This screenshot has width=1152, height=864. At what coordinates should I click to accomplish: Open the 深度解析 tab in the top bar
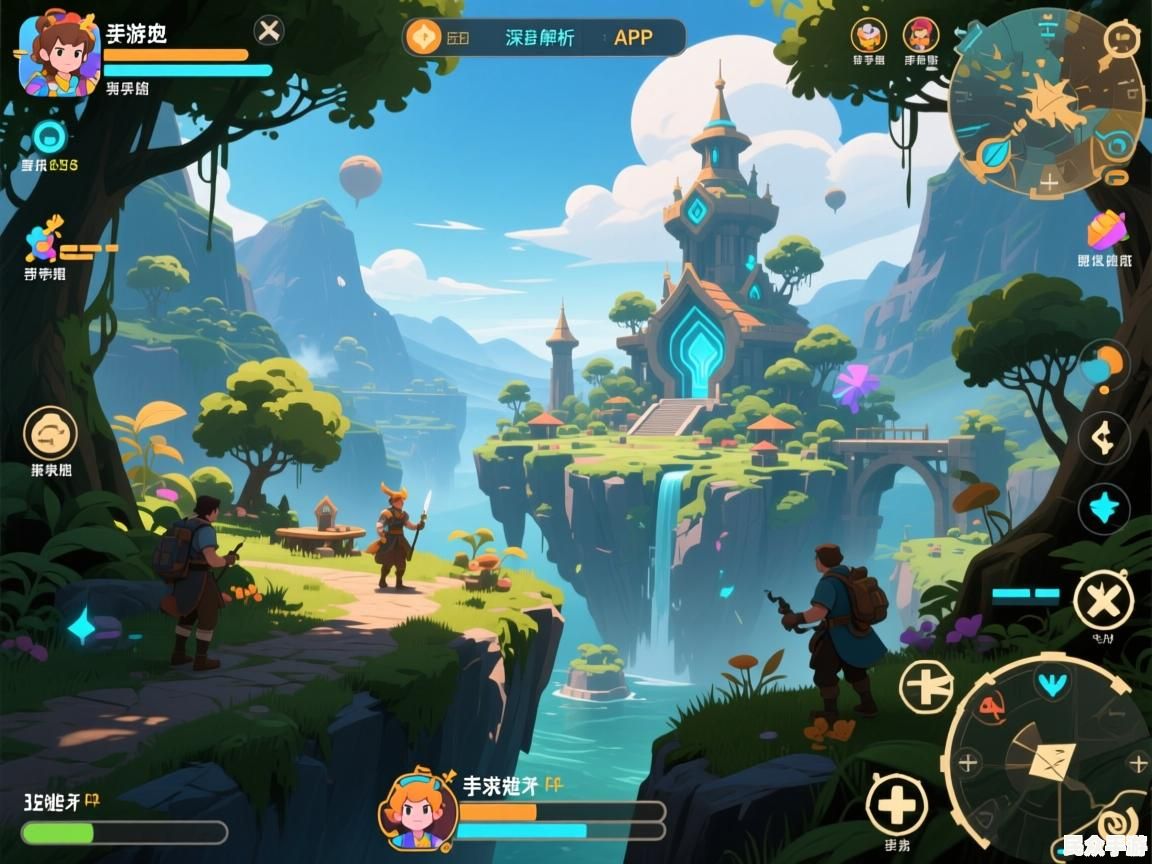click(x=540, y=38)
